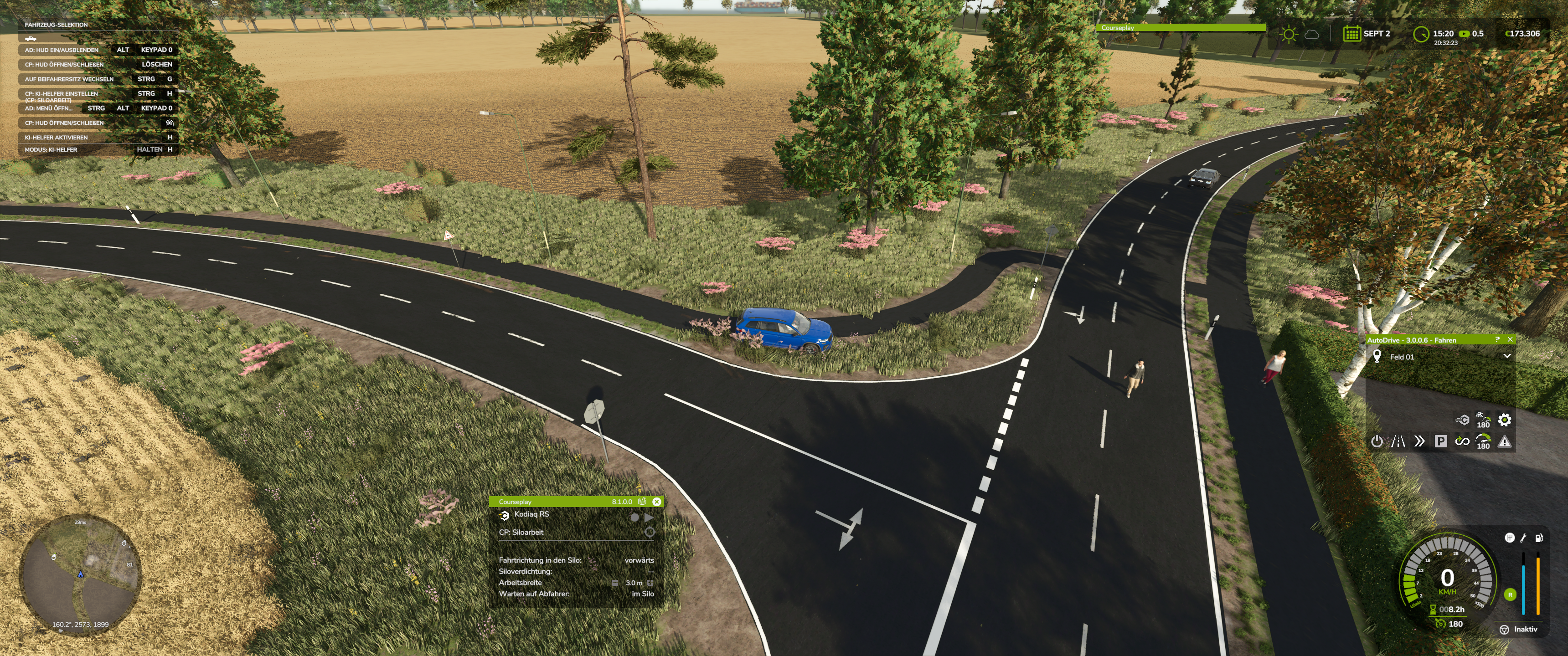
Task: Increase Arbeitsbreite with the plus button
Action: tap(650, 583)
